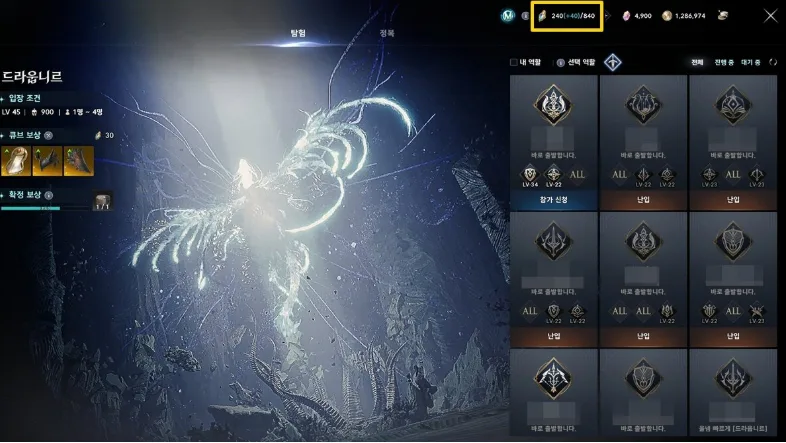This screenshot has width=786, height=443.
Task: Tick the 내 역할 checkbox
Action: pos(514,62)
